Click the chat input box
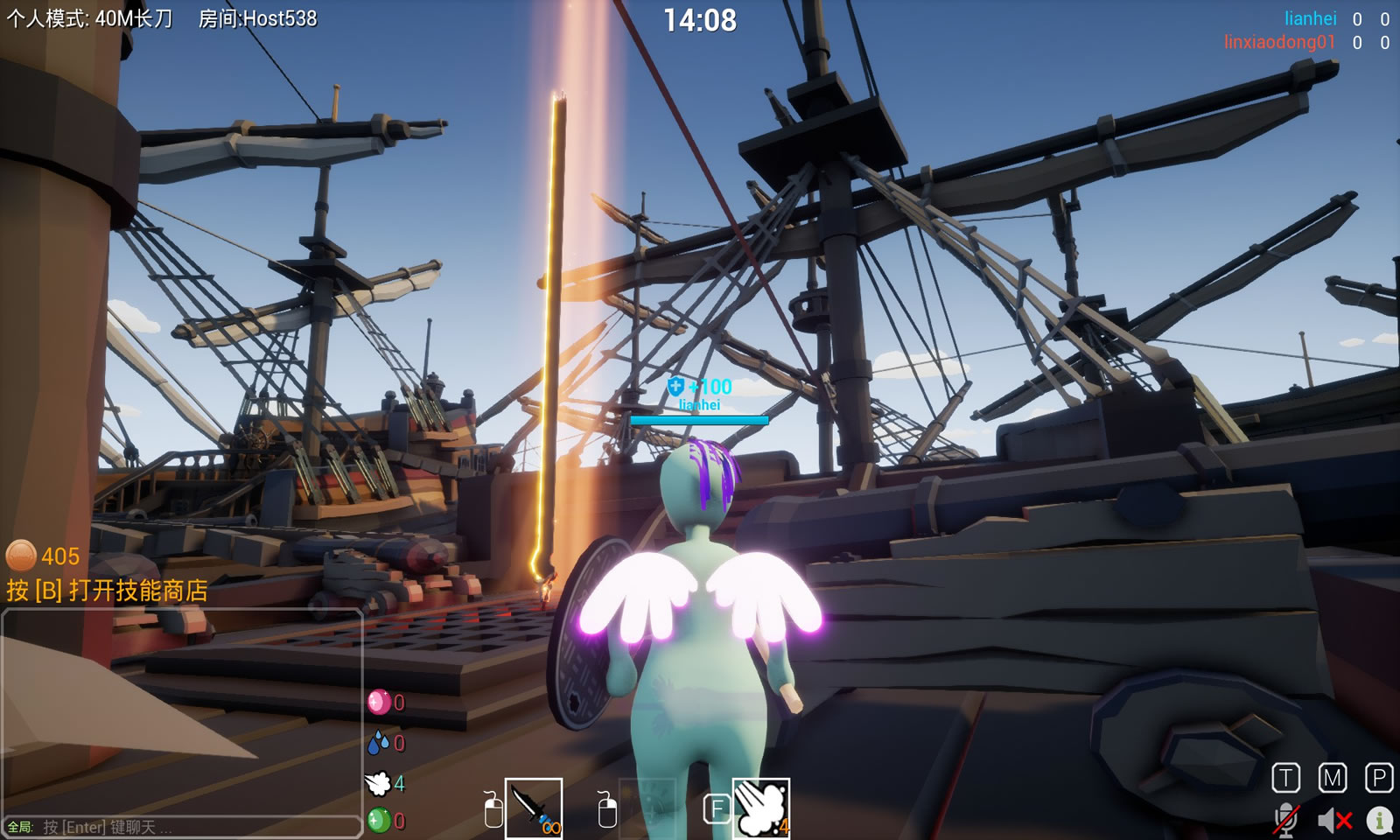The height and width of the screenshot is (840, 1400). (x=192, y=827)
